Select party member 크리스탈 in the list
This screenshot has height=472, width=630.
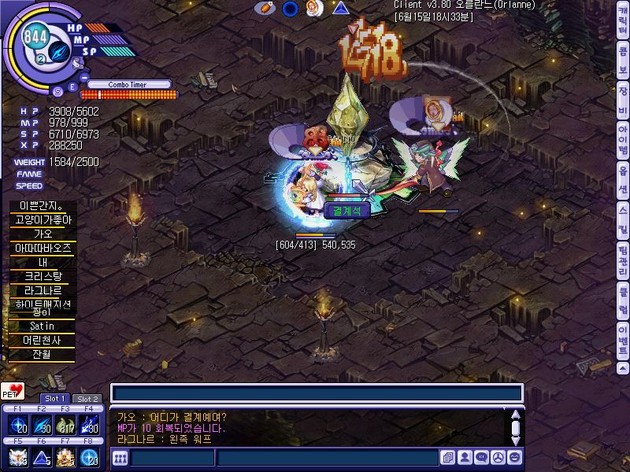(x=41, y=274)
